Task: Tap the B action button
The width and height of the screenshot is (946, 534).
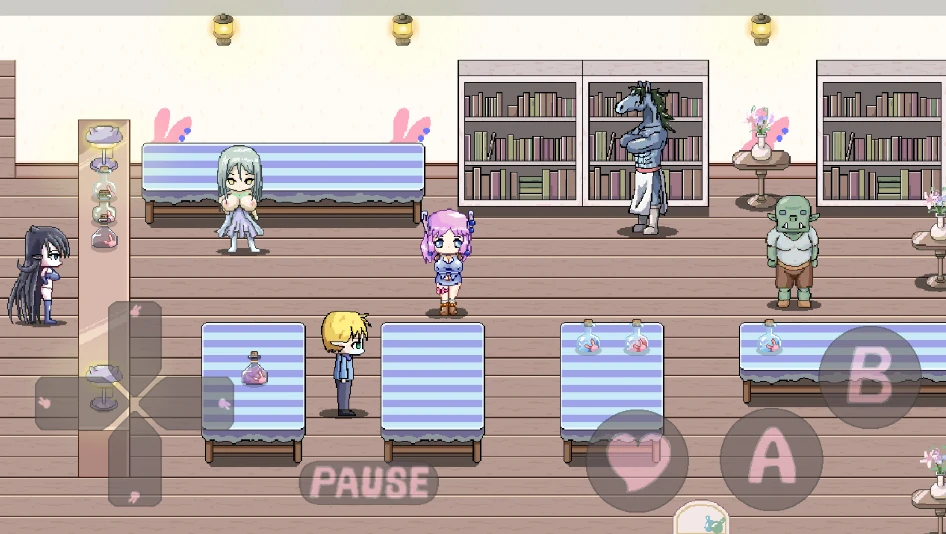Action: (x=869, y=377)
